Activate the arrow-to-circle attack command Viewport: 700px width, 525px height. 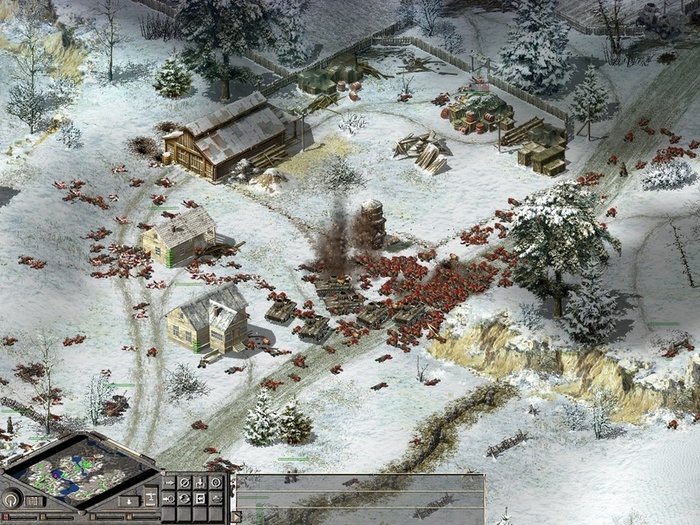coord(169,498)
